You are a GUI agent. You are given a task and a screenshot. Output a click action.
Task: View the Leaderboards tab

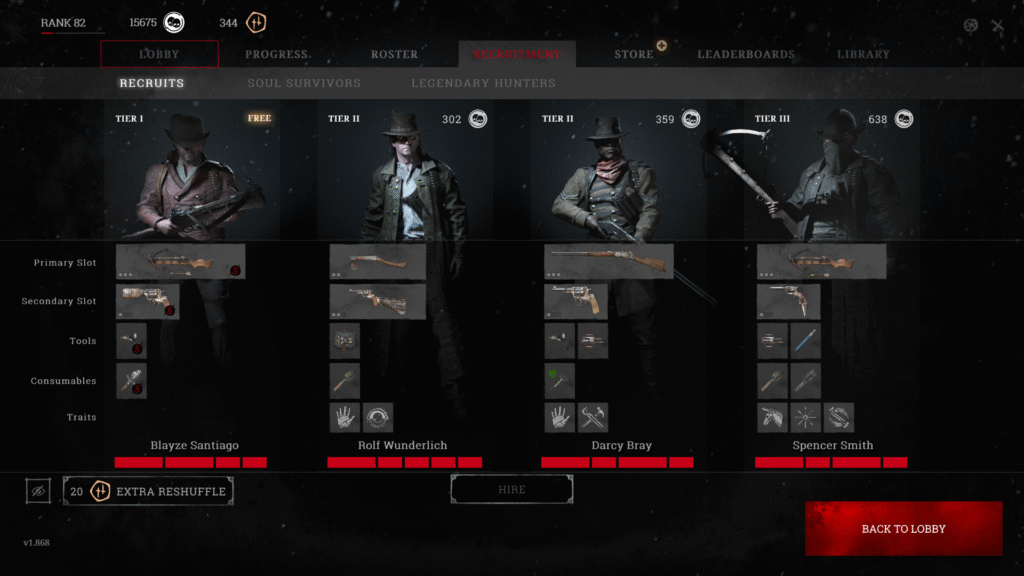(x=746, y=54)
